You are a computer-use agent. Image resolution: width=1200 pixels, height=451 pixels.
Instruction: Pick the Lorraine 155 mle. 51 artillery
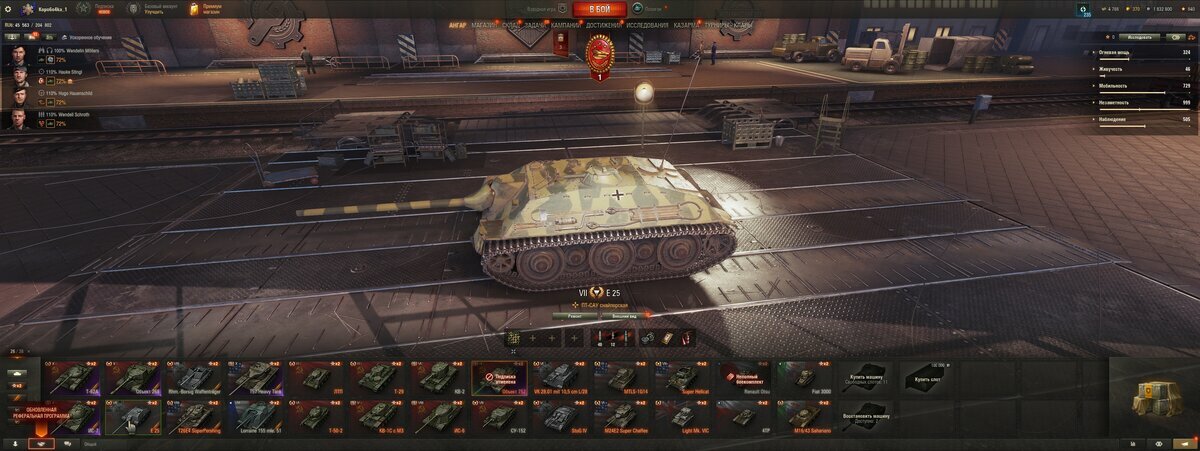(x=255, y=417)
